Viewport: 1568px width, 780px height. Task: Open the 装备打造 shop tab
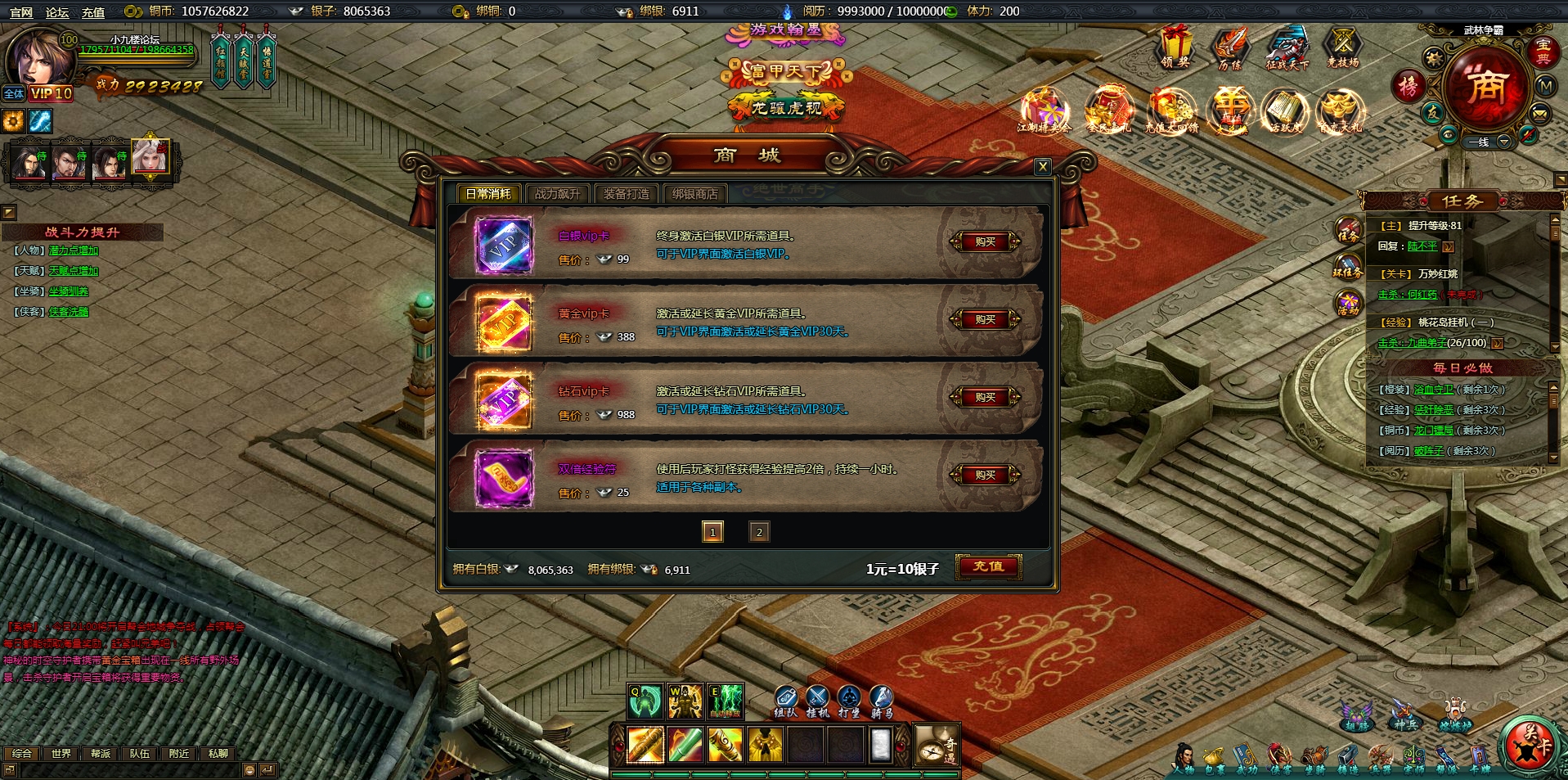626,194
